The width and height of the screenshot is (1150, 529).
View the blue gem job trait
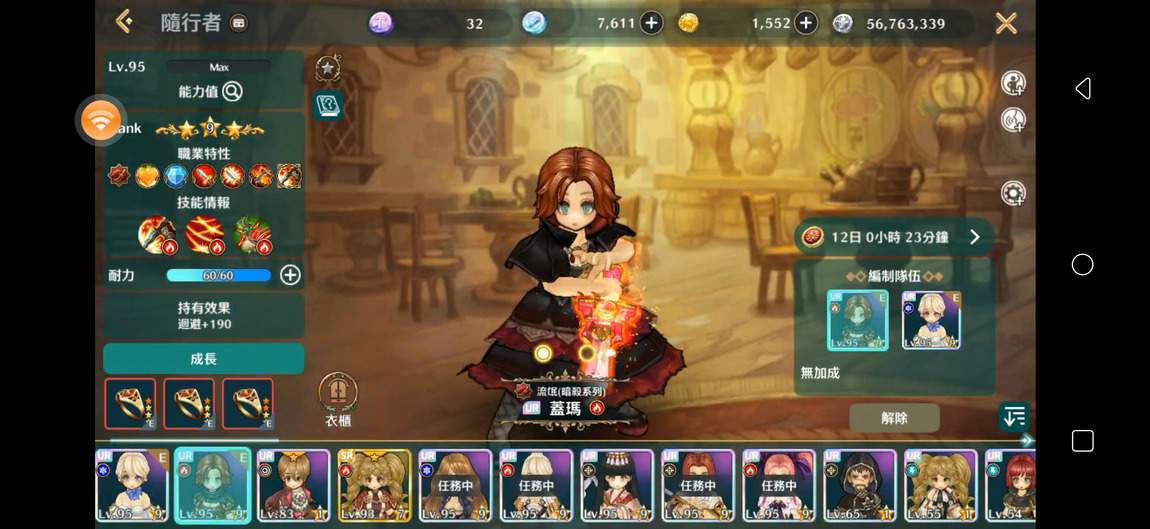tap(176, 177)
